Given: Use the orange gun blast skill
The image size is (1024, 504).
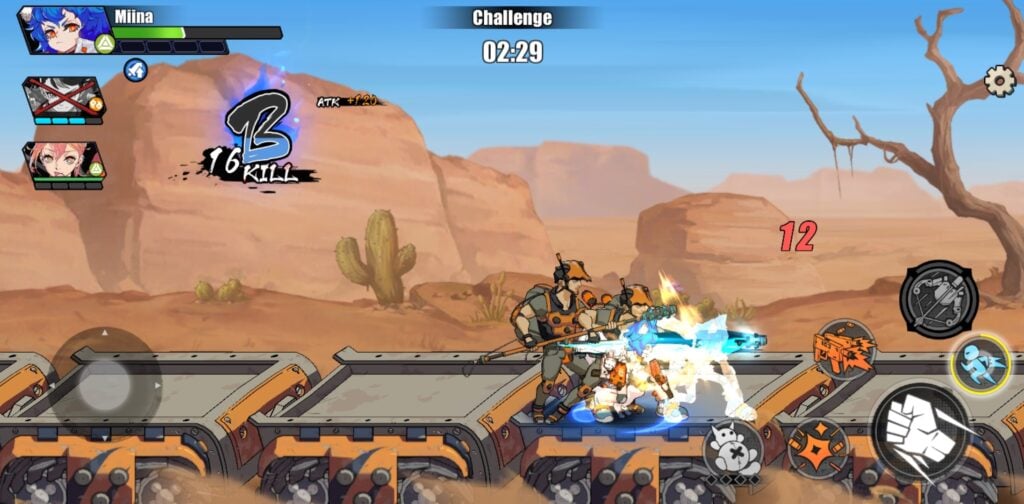Looking at the screenshot, I should tap(843, 350).
